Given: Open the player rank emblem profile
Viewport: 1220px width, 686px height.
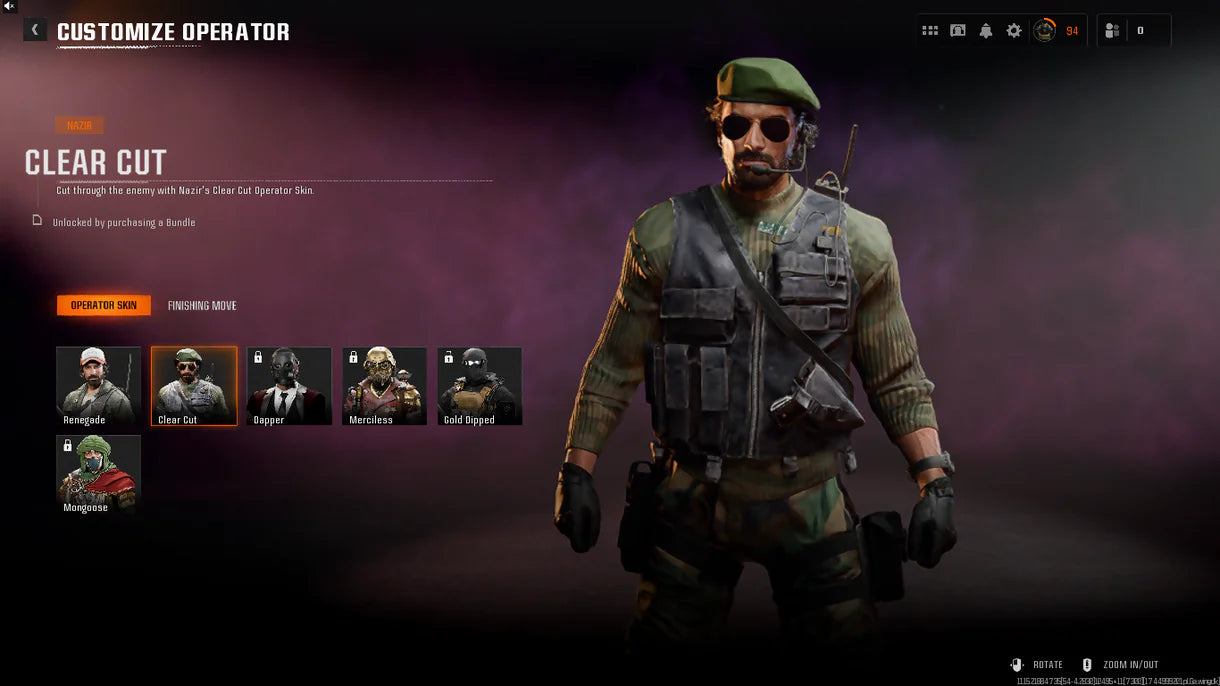Looking at the screenshot, I should [x=1044, y=31].
